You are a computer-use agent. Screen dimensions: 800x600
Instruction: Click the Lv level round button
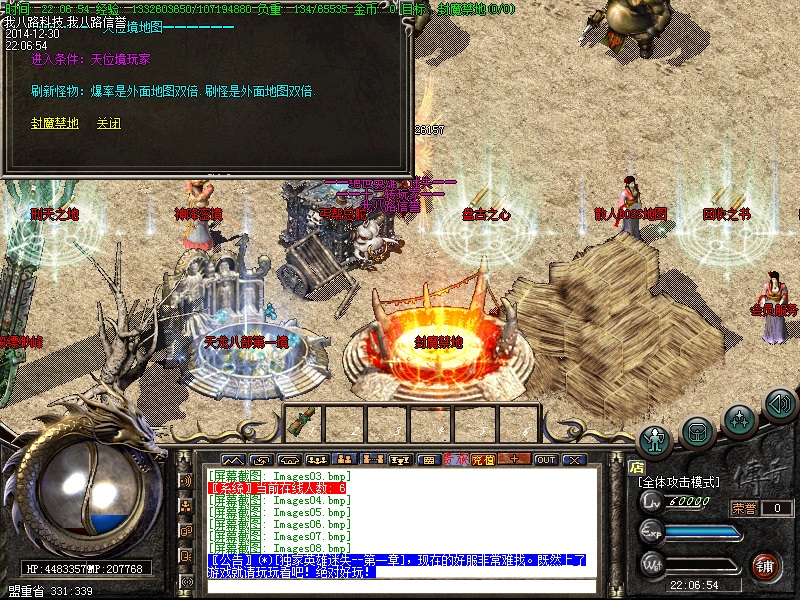tap(651, 501)
